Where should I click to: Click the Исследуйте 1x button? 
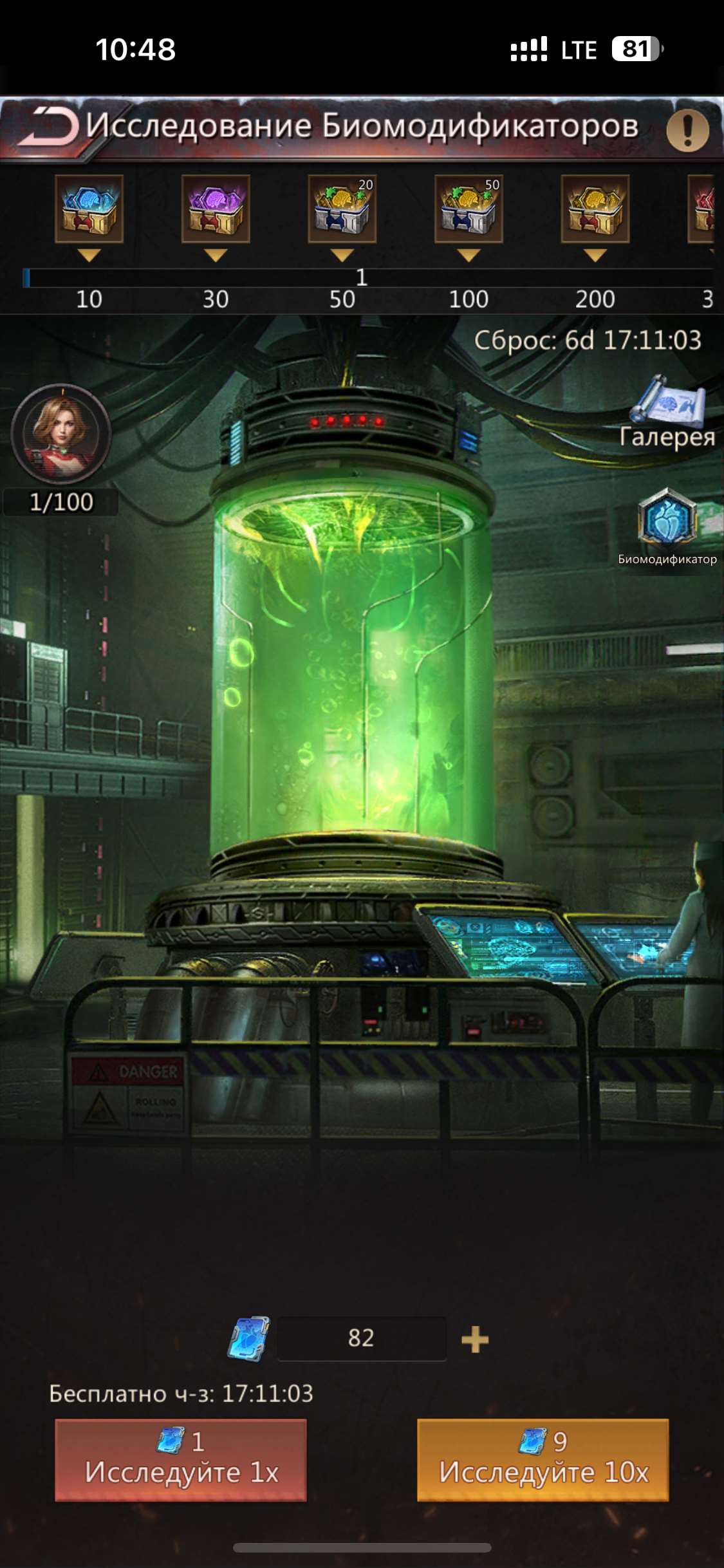(181, 1459)
